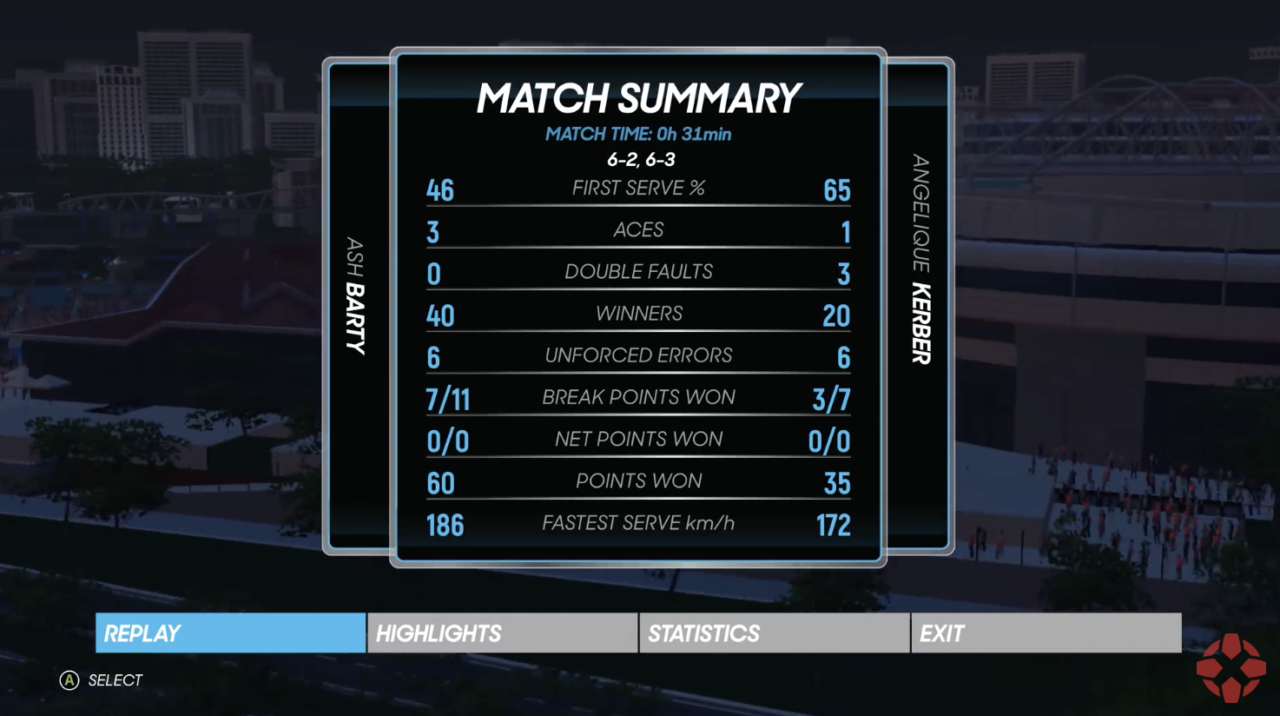This screenshot has height=716, width=1280.
Task: View detailed Statistics
Action: tap(774, 633)
